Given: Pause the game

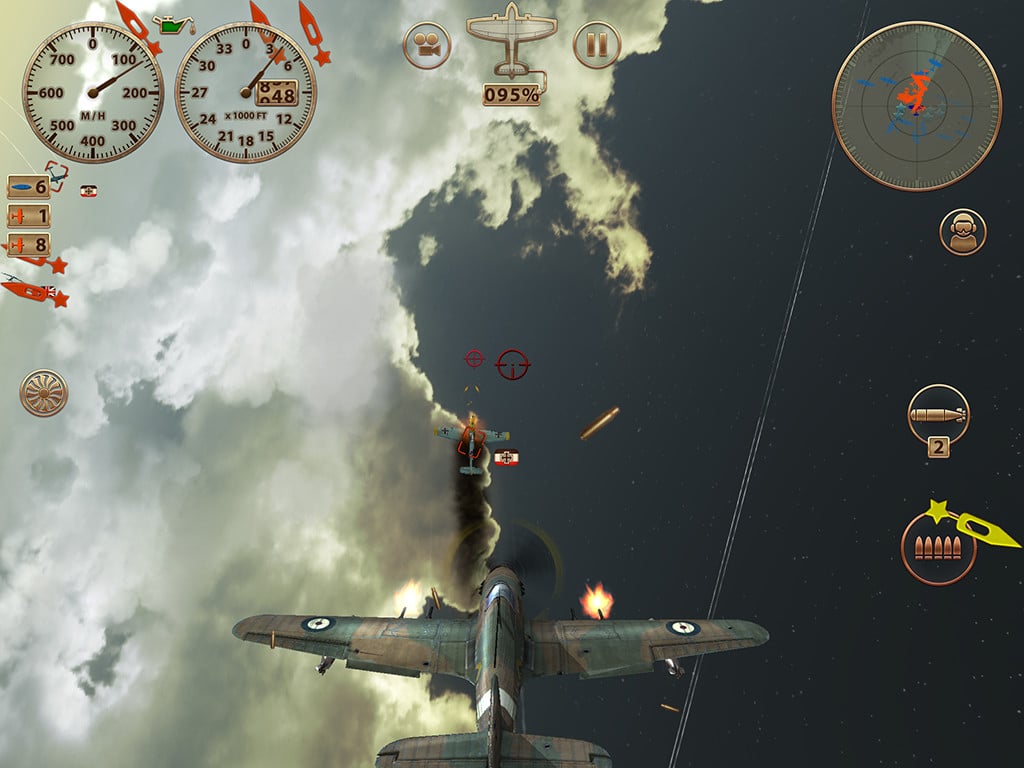Looking at the screenshot, I should 597,46.
